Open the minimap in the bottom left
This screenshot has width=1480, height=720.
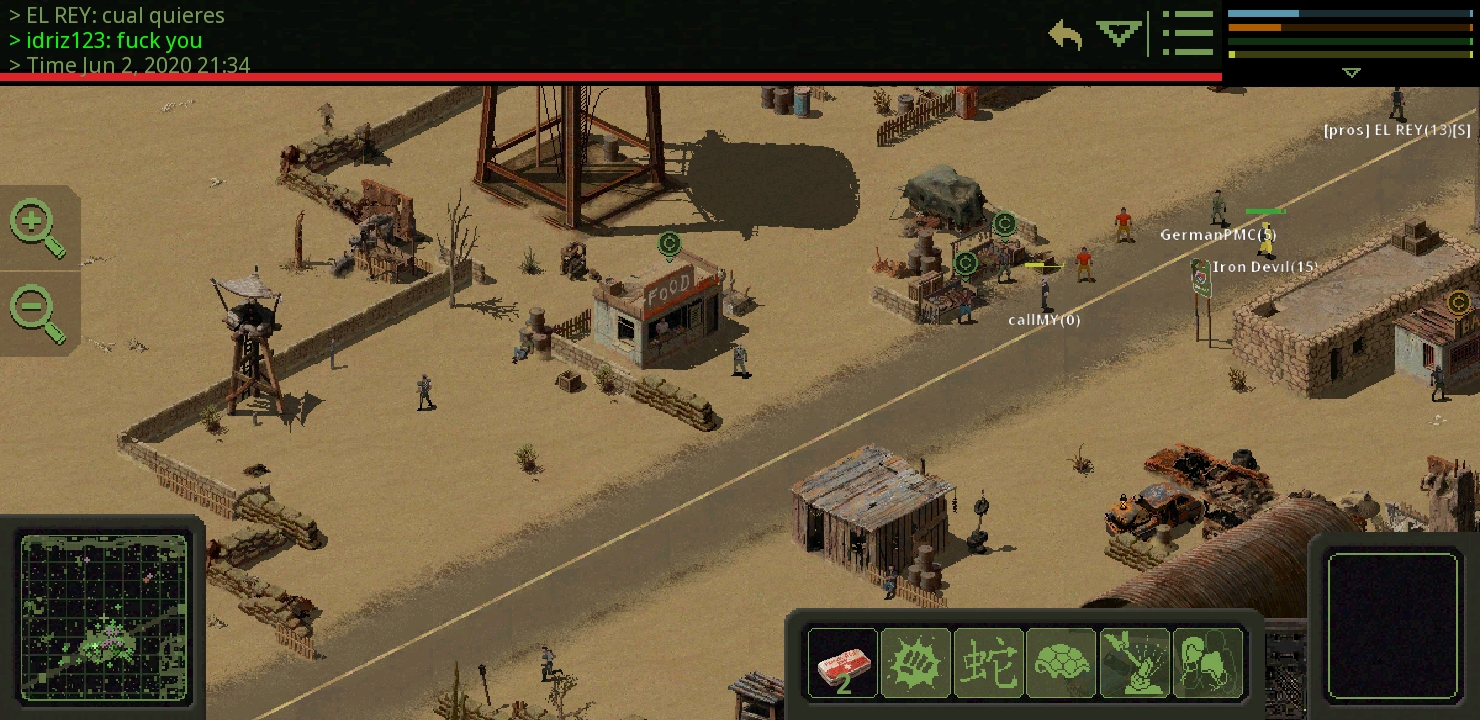[104, 614]
